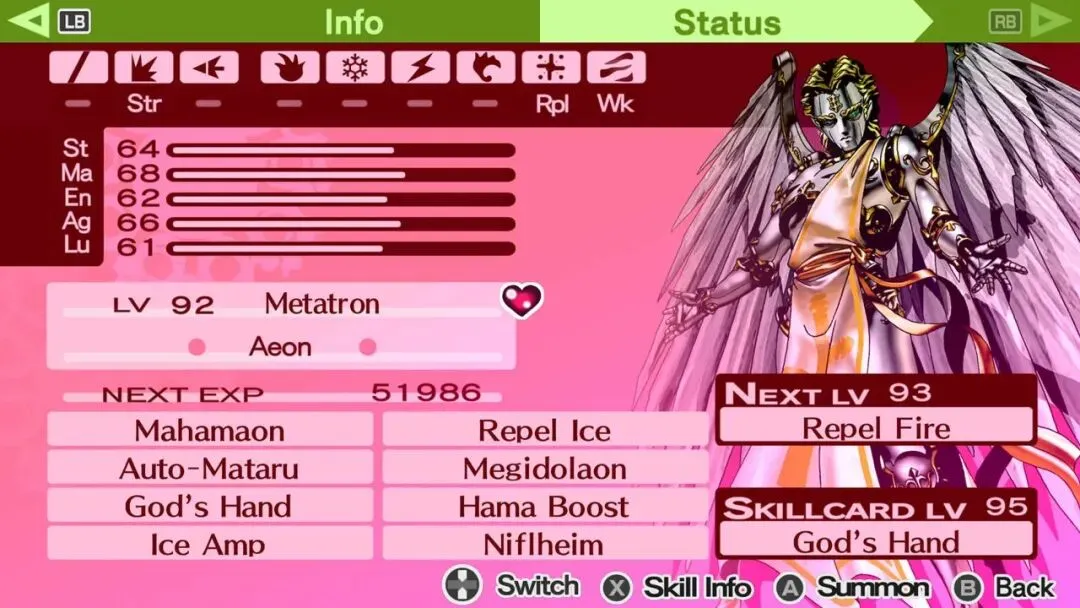
Task: Select the next level Repel Fire skill
Action: pos(876,428)
